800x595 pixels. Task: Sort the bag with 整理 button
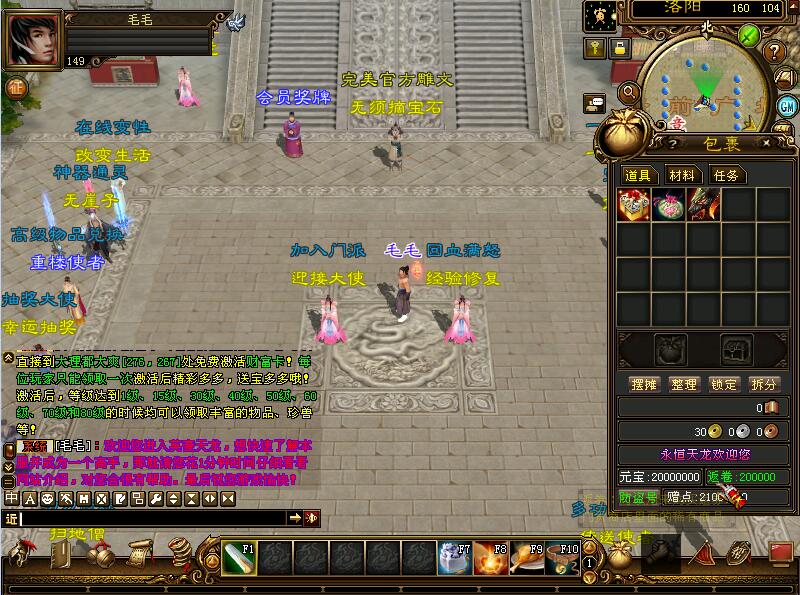pyautogui.click(x=683, y=384)
